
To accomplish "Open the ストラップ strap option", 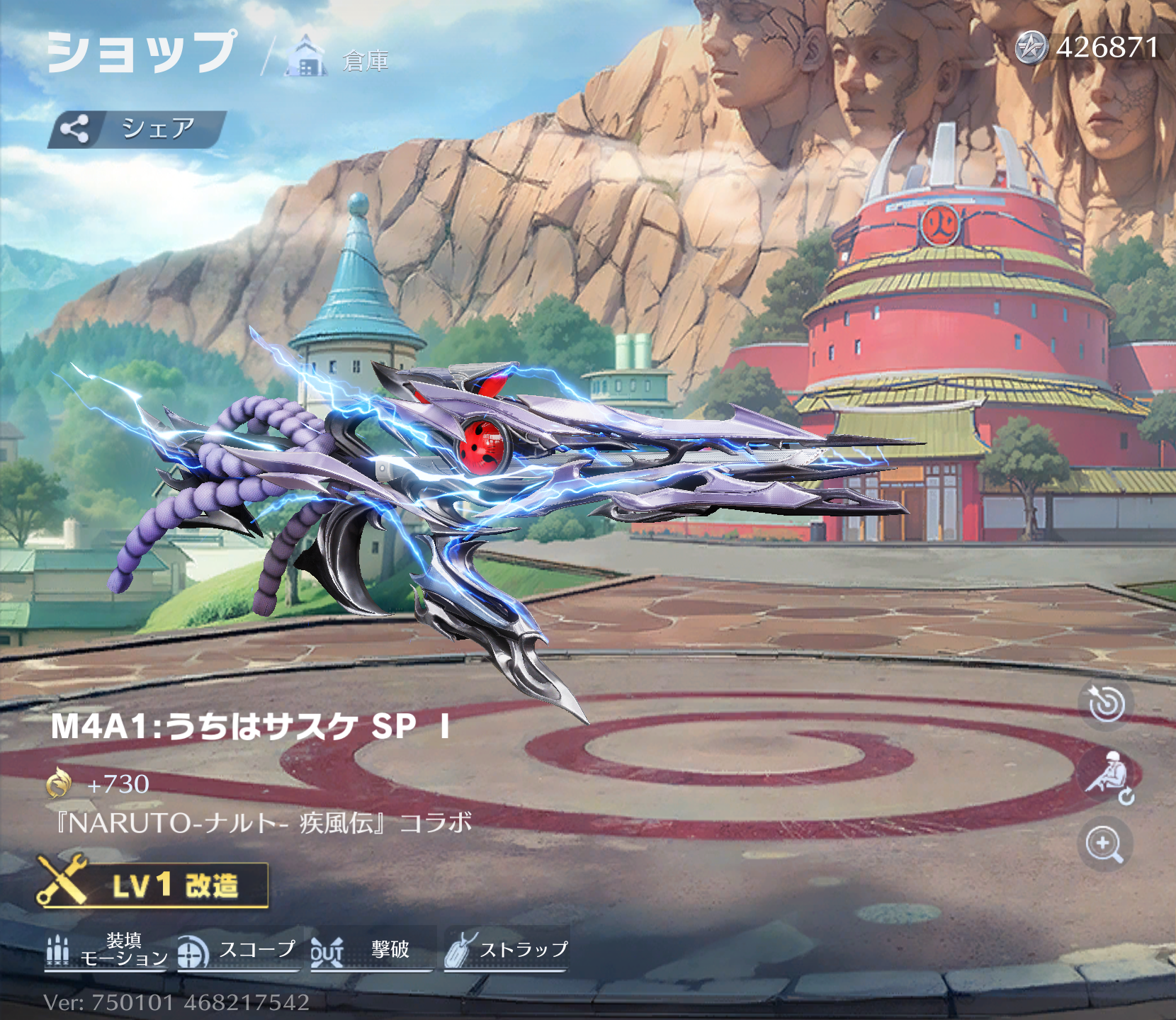I will tap(506, 949).
